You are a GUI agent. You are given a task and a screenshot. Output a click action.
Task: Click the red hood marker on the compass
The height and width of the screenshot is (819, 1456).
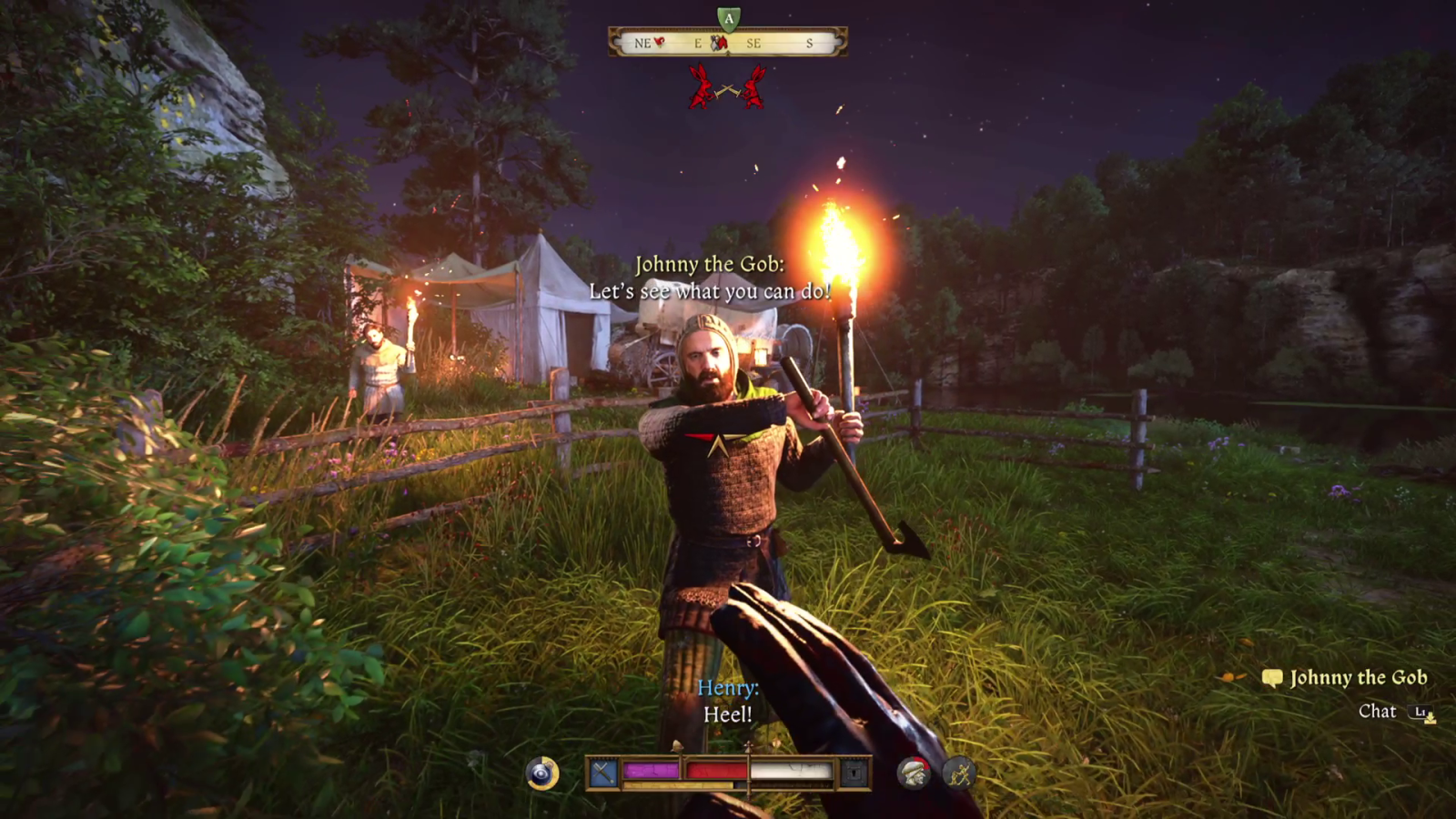tap(659, 42)
